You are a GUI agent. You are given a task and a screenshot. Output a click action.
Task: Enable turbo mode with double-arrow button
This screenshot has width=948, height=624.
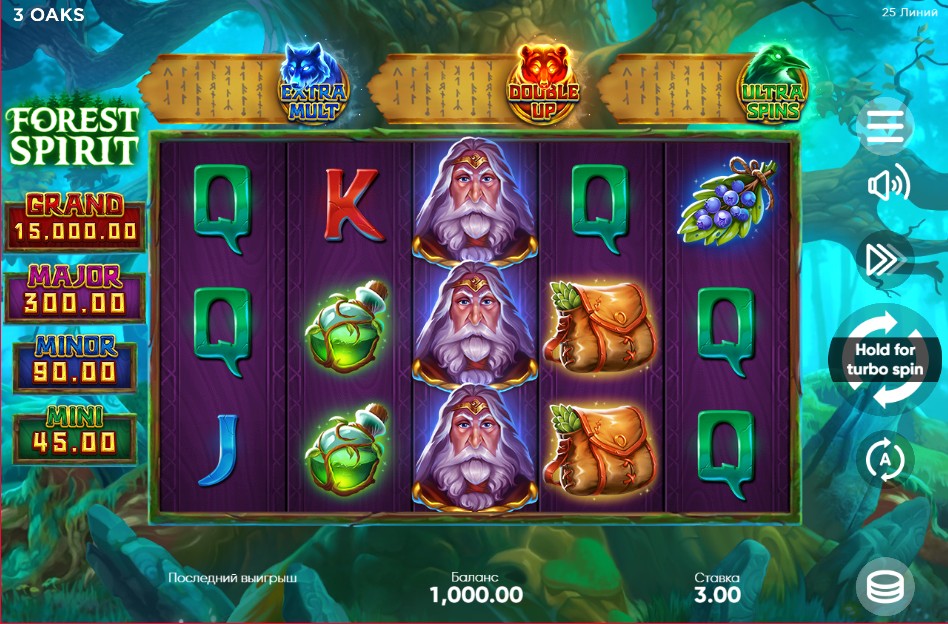coord(885,259)
